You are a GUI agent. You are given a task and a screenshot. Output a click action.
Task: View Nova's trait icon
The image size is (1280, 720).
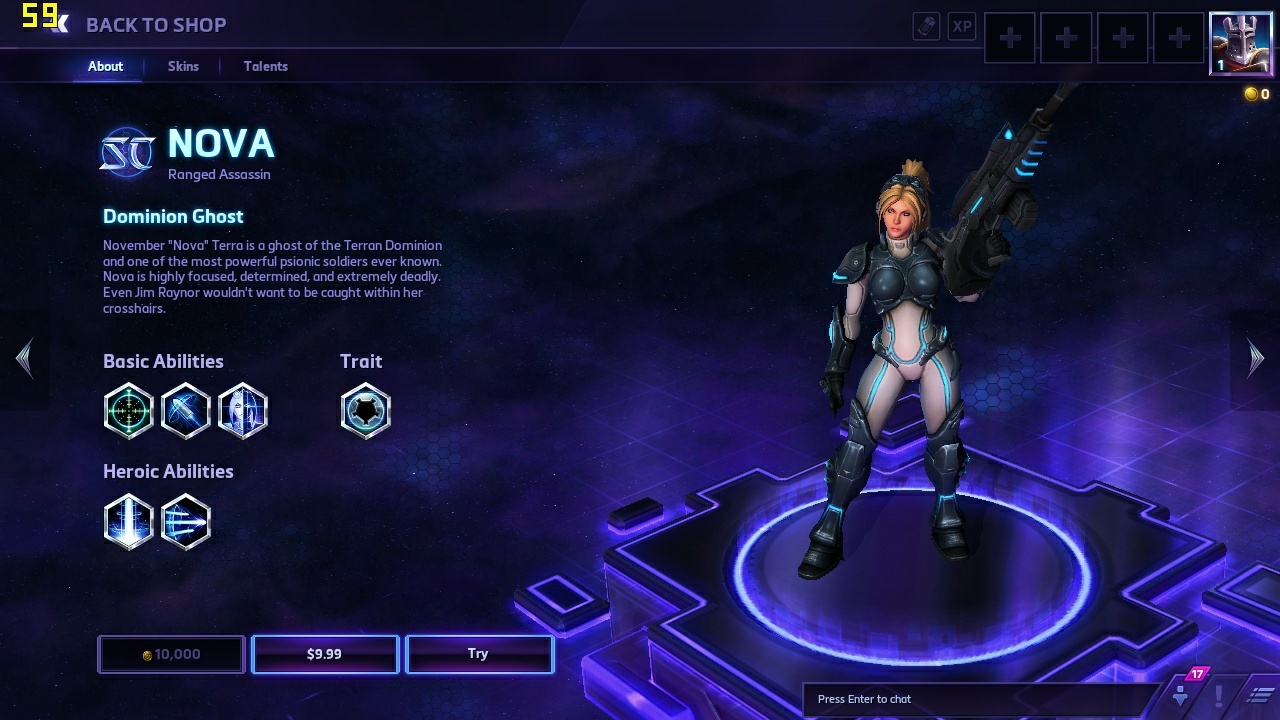[365, 411]
